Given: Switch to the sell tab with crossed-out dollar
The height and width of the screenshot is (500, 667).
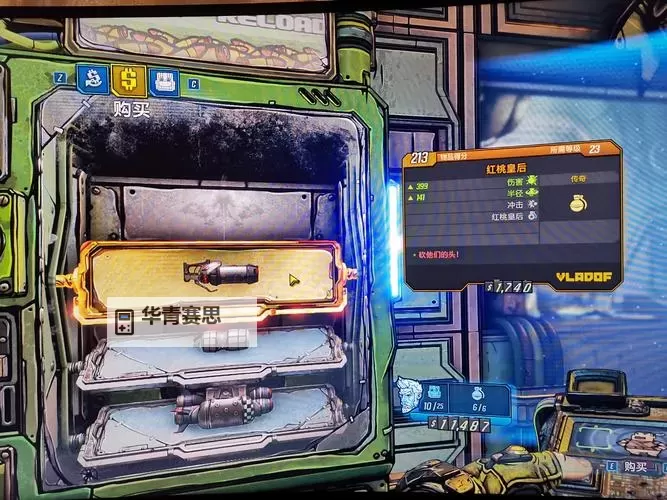Looking at the screenshot, I should click(94, 79).
